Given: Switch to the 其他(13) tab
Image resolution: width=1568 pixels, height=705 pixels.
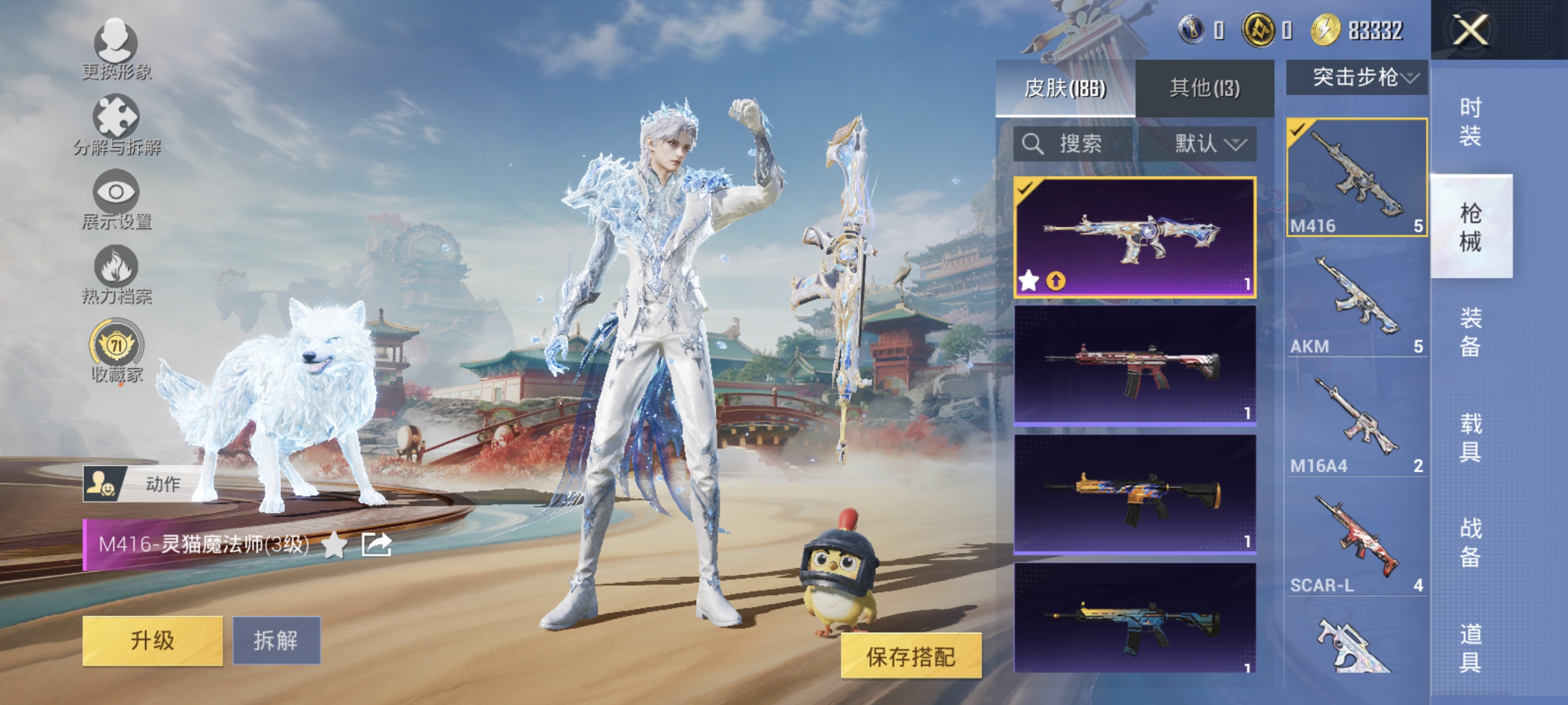Looking at the screenshot, I should 1202,87.
